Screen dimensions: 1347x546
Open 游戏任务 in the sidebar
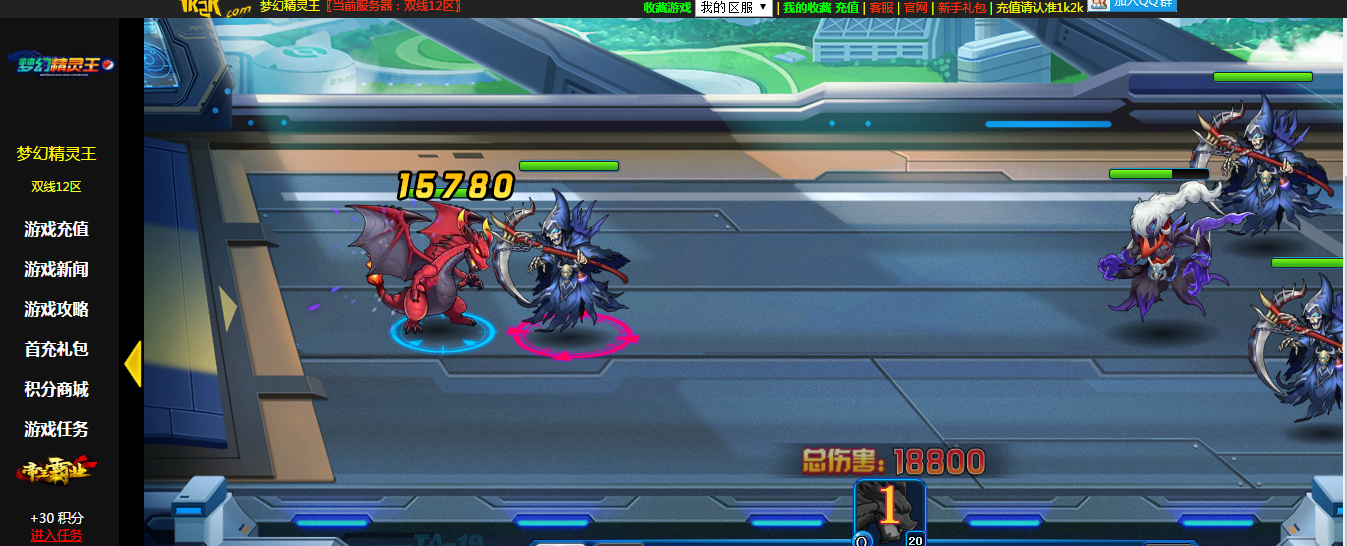(57, 429)
